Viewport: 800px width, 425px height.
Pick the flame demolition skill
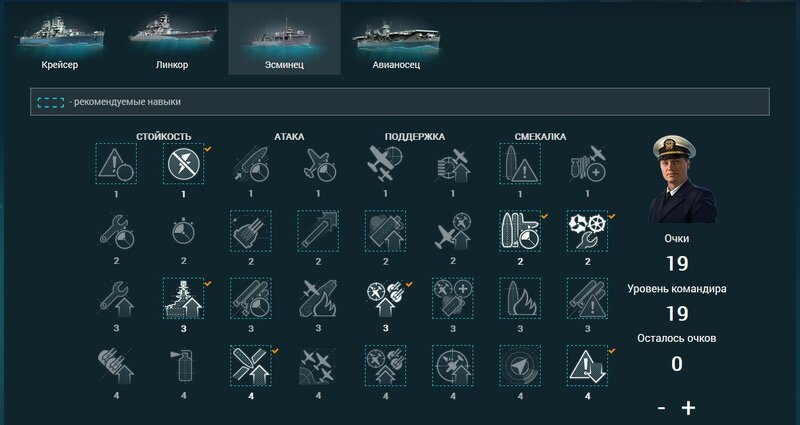click(x=519, y=298)
